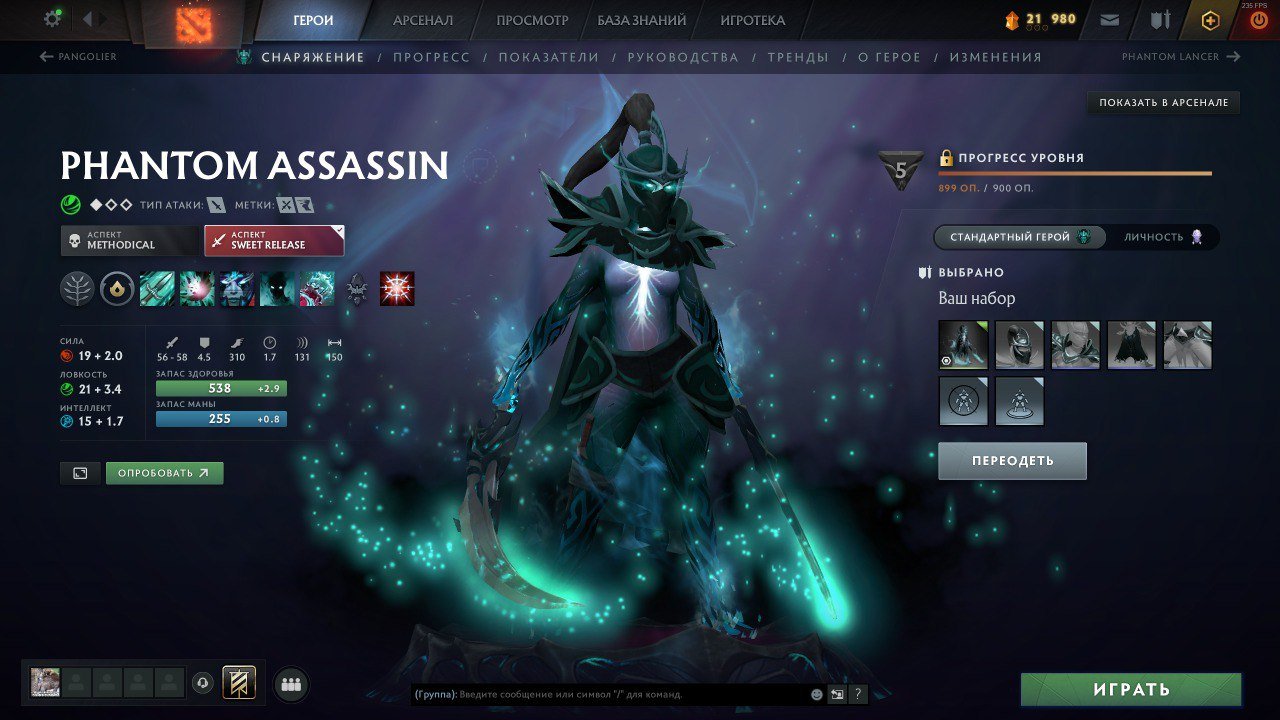The width and height of the screenshot is (1280, 720).
Task: Select the Stifling Dagger ability icon
Action: [x=156, y=290]
